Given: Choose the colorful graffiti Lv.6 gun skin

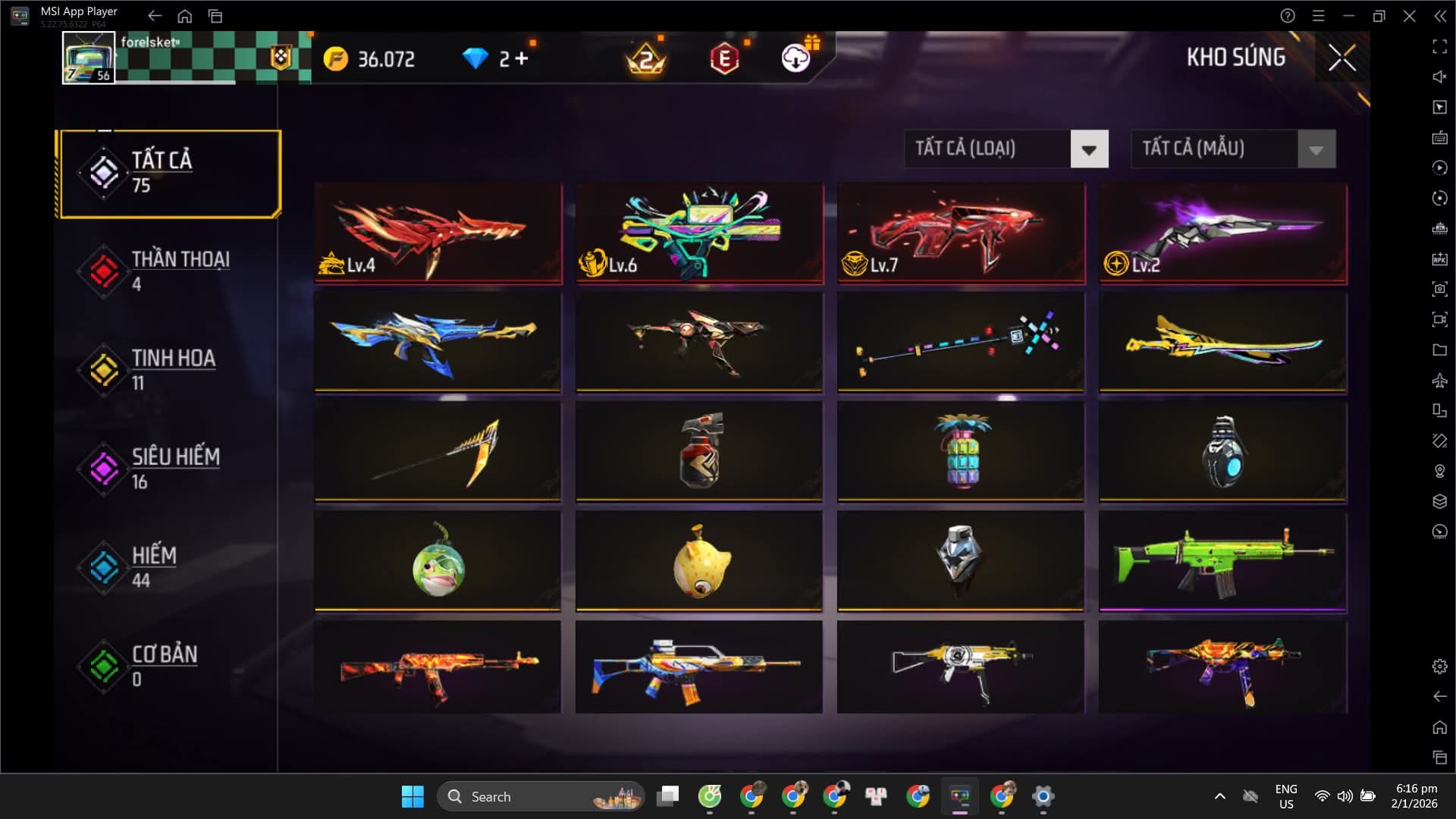Looking at the screenshot, I should [699, 234].
